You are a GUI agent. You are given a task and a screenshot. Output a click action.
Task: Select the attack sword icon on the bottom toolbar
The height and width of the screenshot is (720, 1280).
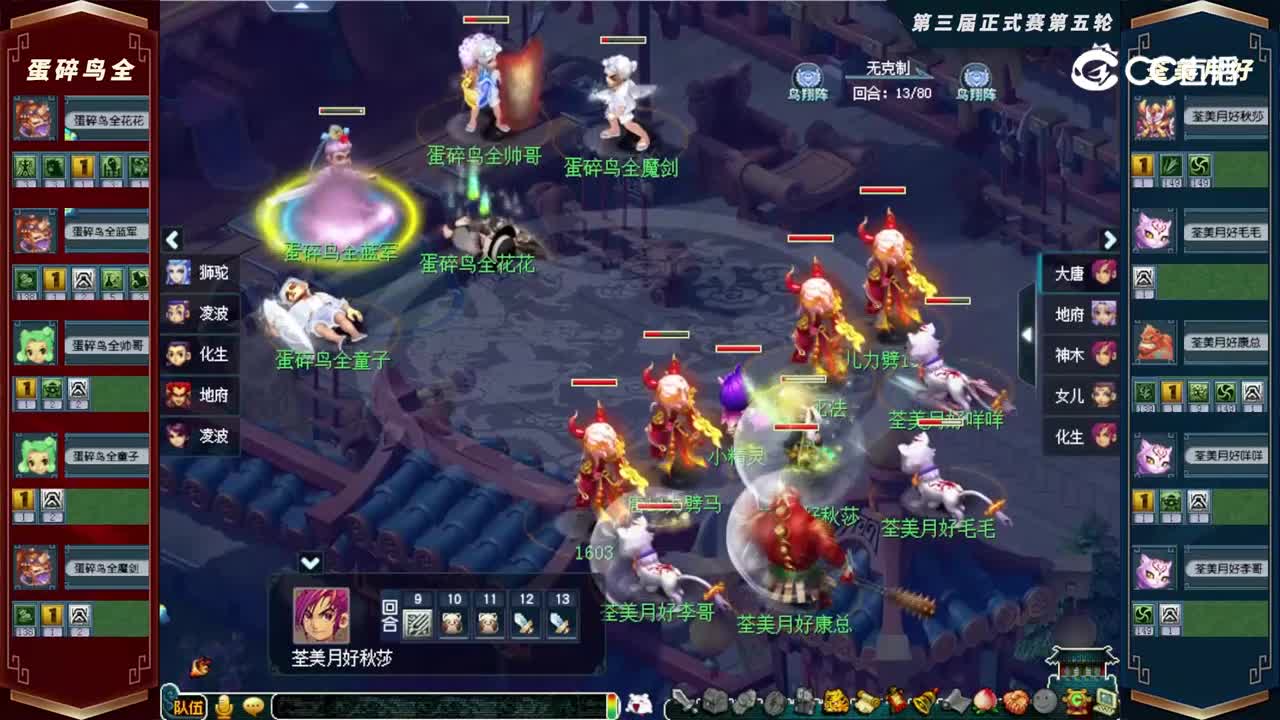point(683,700)
